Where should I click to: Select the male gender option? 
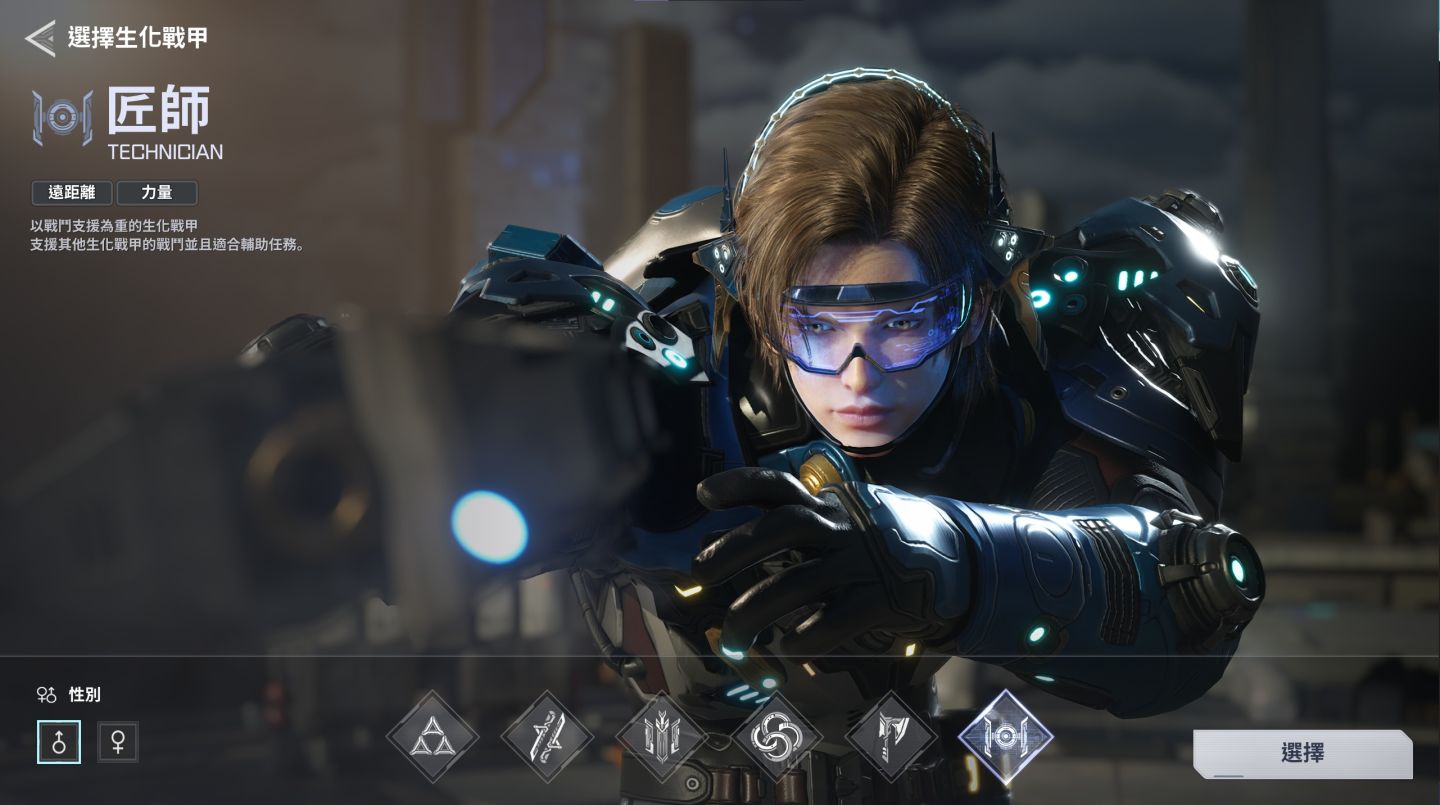(59, 742)
